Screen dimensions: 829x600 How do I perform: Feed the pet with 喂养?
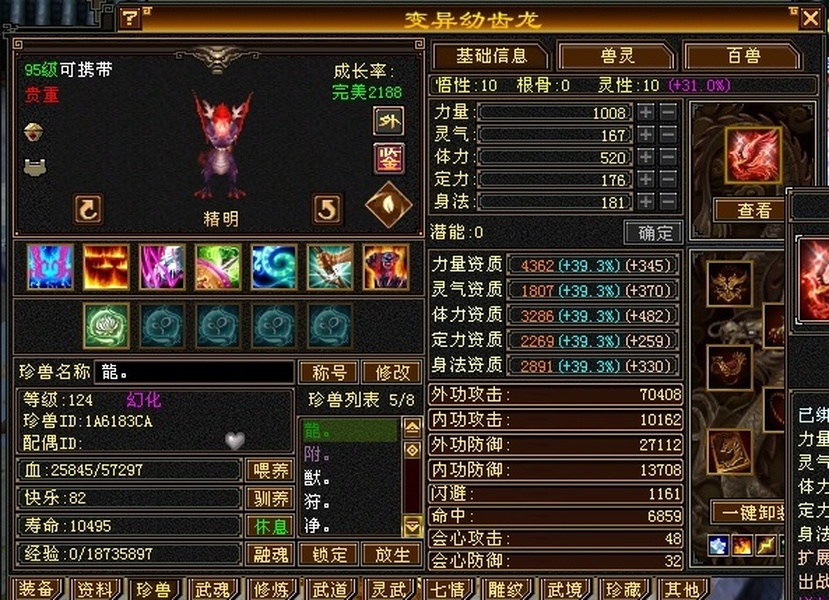(x=270, y=469)
